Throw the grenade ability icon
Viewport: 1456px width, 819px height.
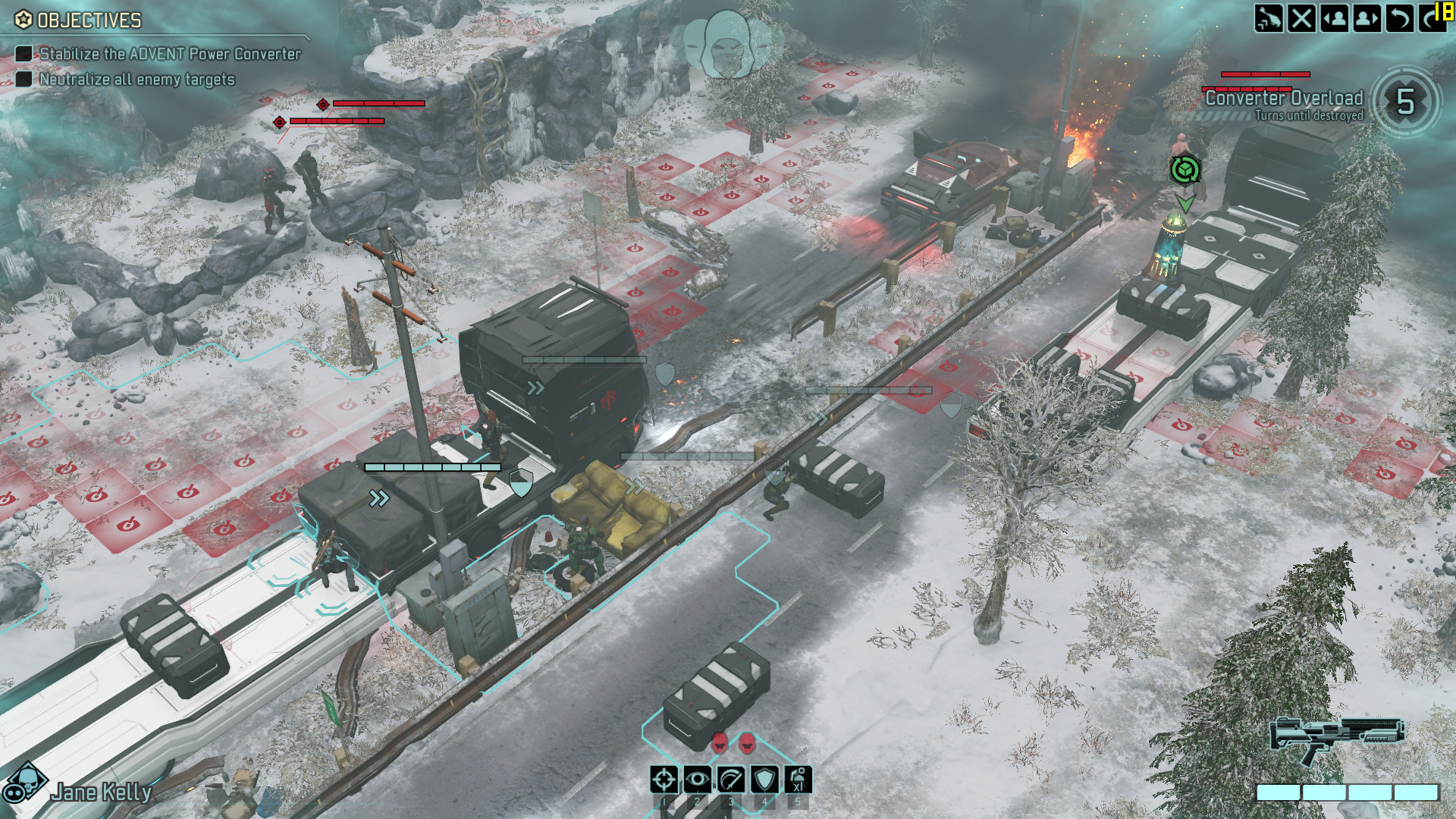tap(798, 780)
